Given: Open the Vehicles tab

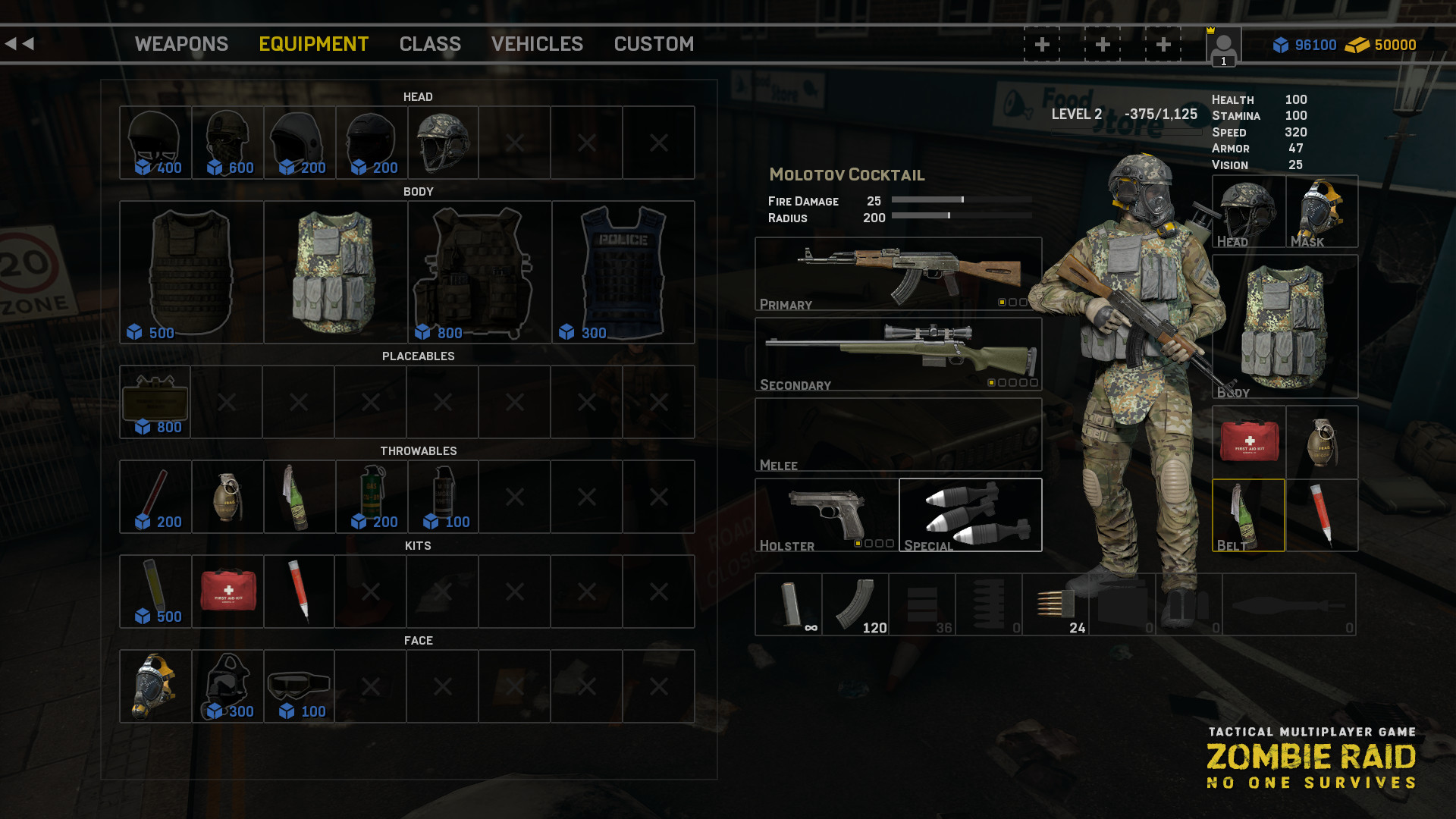Looking at the screenshot, I should pos(537,44).
